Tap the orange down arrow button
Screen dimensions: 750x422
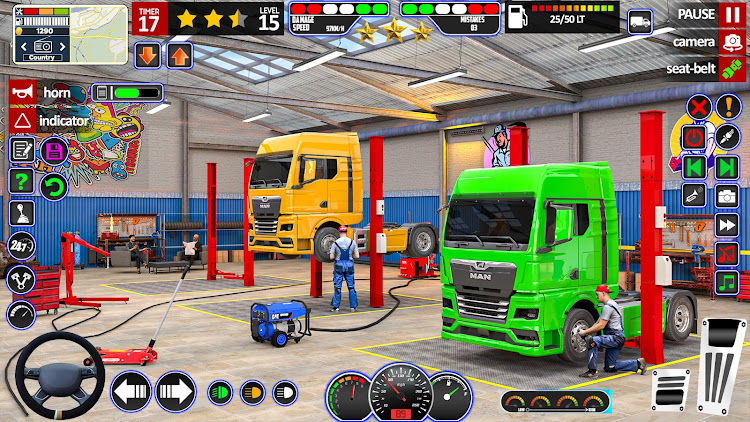147,55
